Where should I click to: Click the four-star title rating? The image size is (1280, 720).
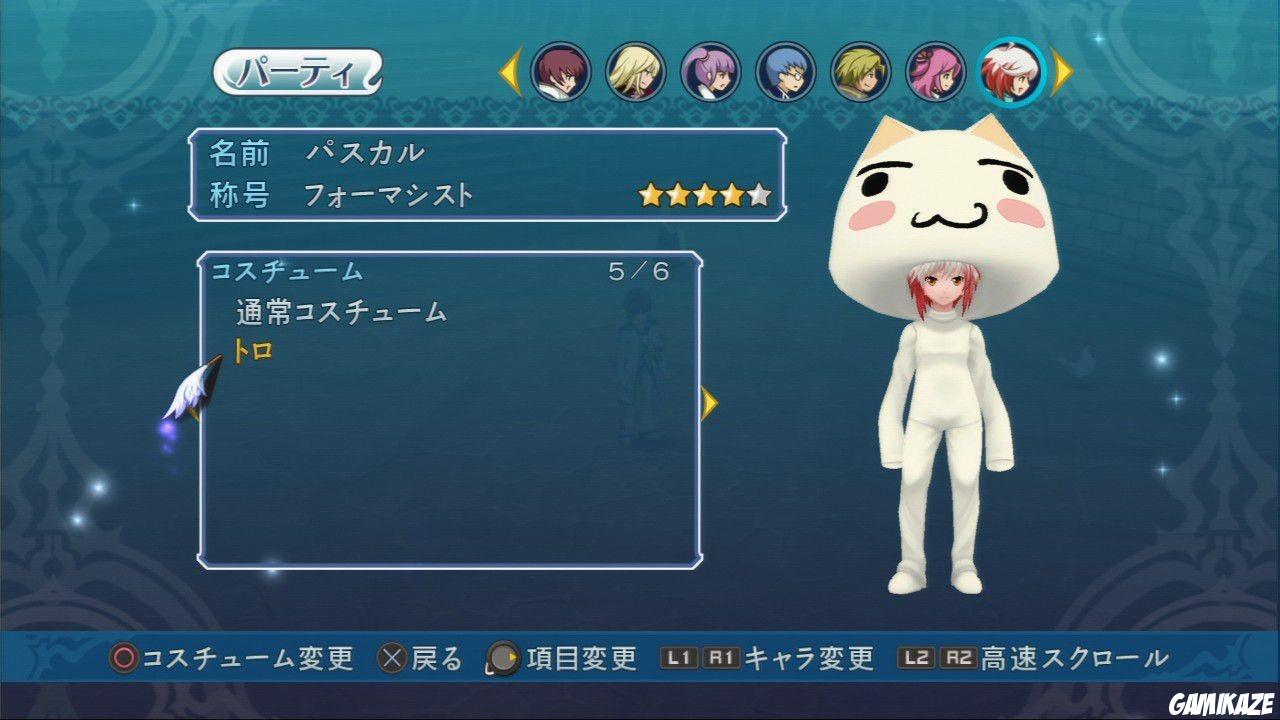pos(702,196)
